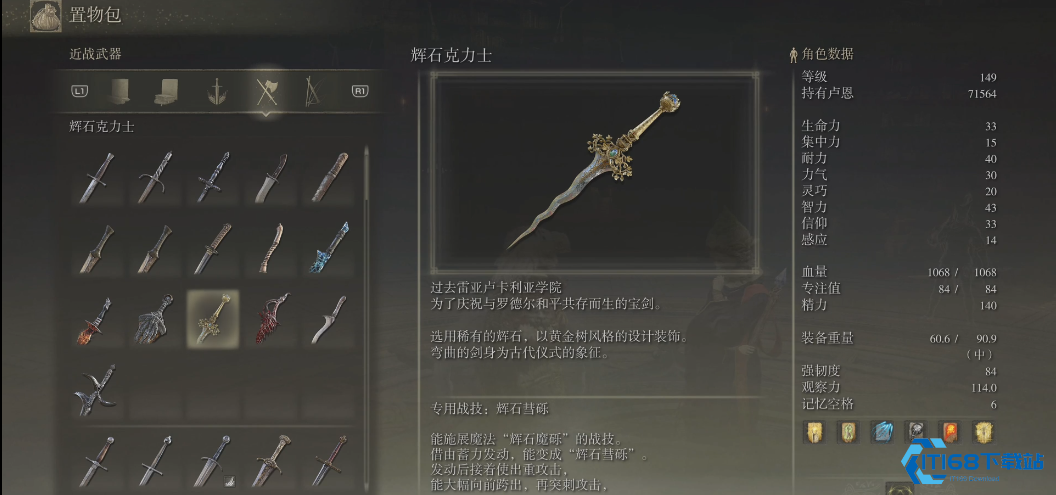This screenshot has width=1056, height=495.
Task: Select the sword-with-wings category tab
Action: [214, 92]
